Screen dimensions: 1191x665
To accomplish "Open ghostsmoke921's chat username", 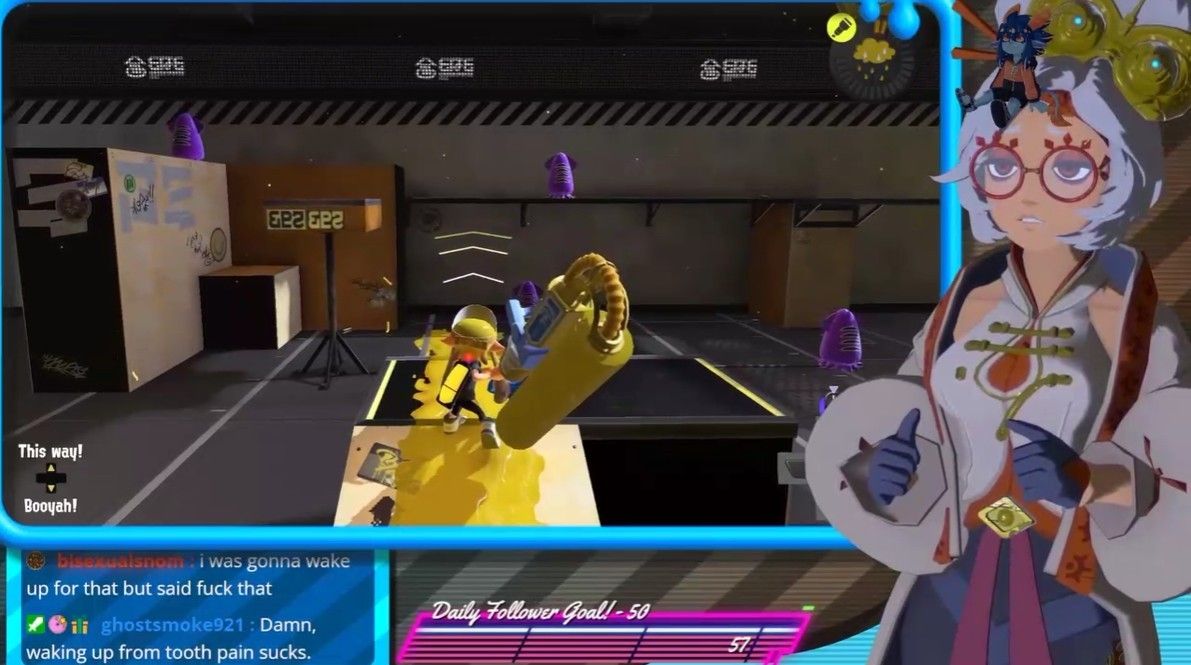I will tap(171, 625).
